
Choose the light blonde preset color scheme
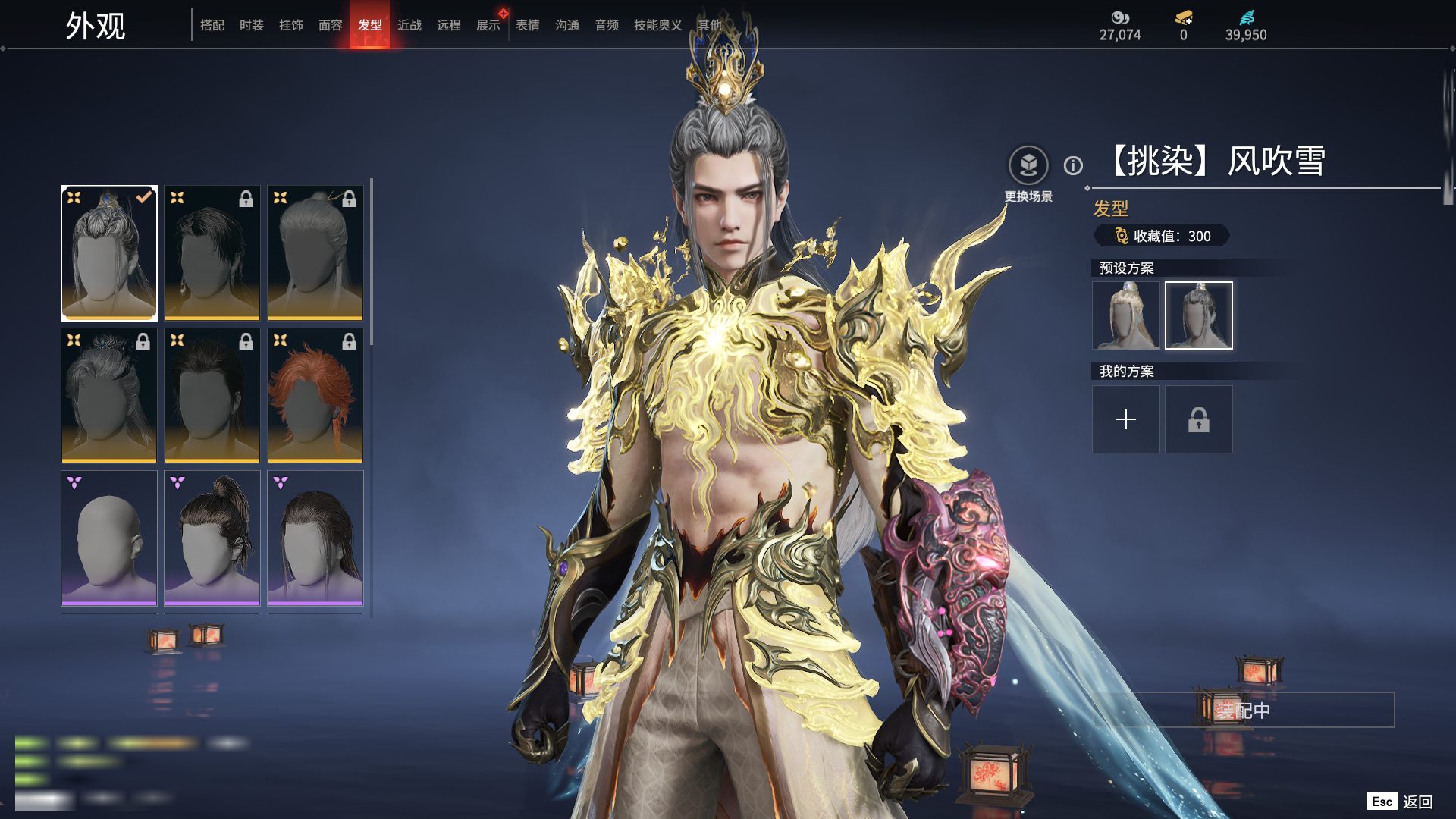pyautogui.click(x=1126, y=315)
